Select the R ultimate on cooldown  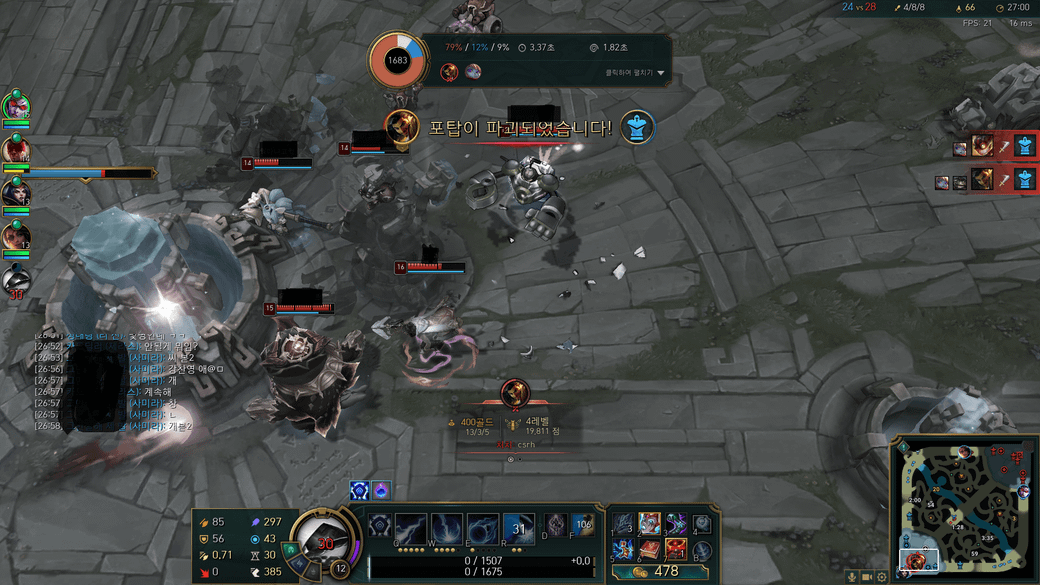click(x=518, y=528)
